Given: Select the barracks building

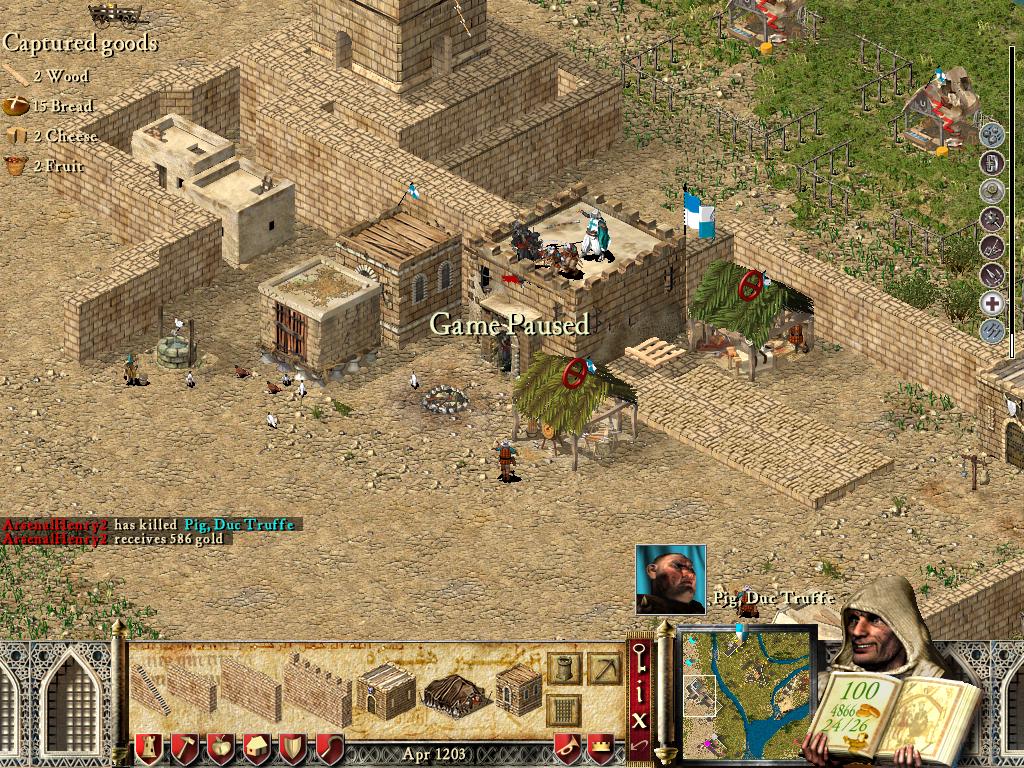Looking at the screenshot, I should [x=386, y=689].
